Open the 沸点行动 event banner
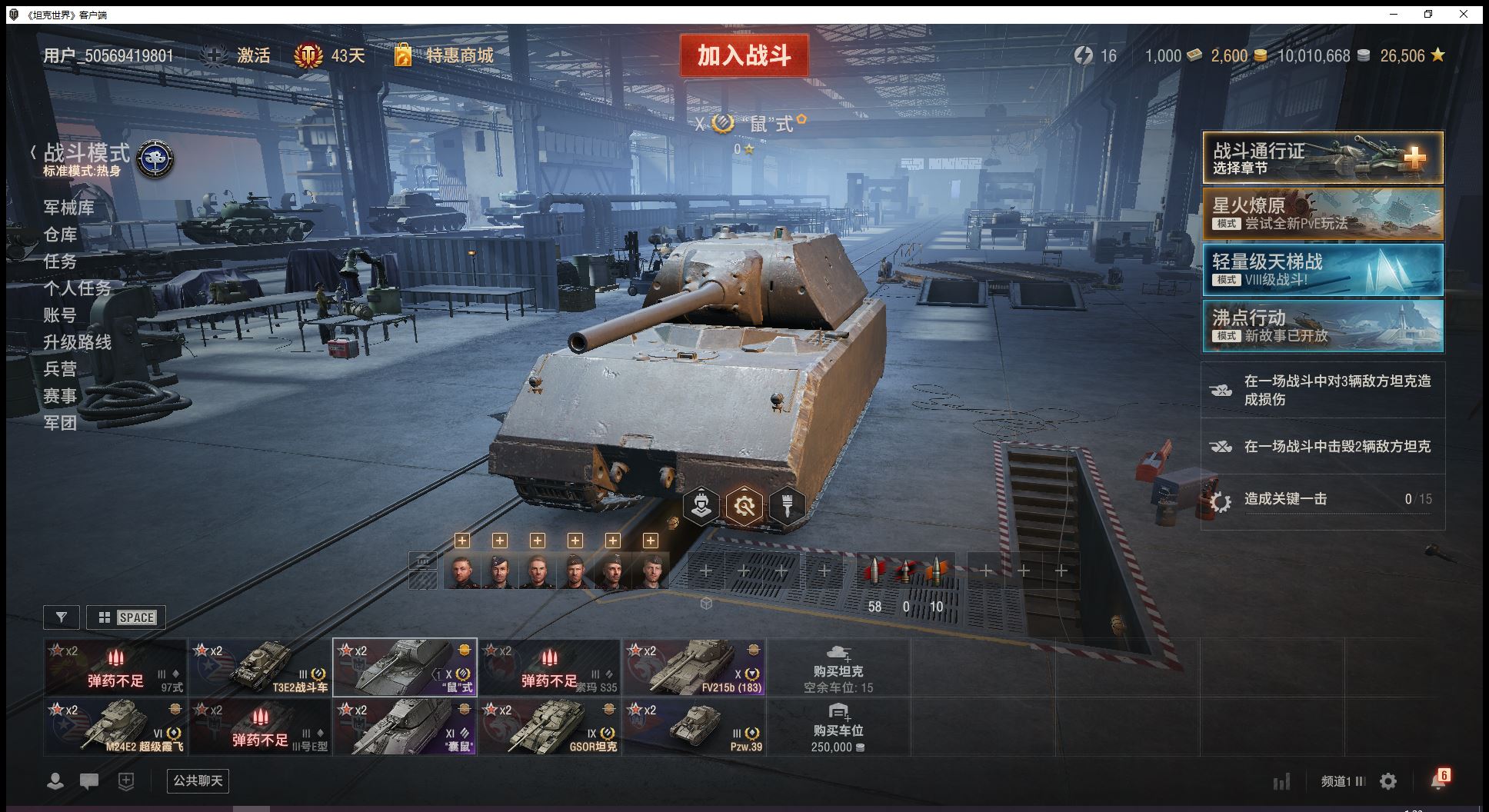The image size is (1489, 812). (x=1322, y=326)
